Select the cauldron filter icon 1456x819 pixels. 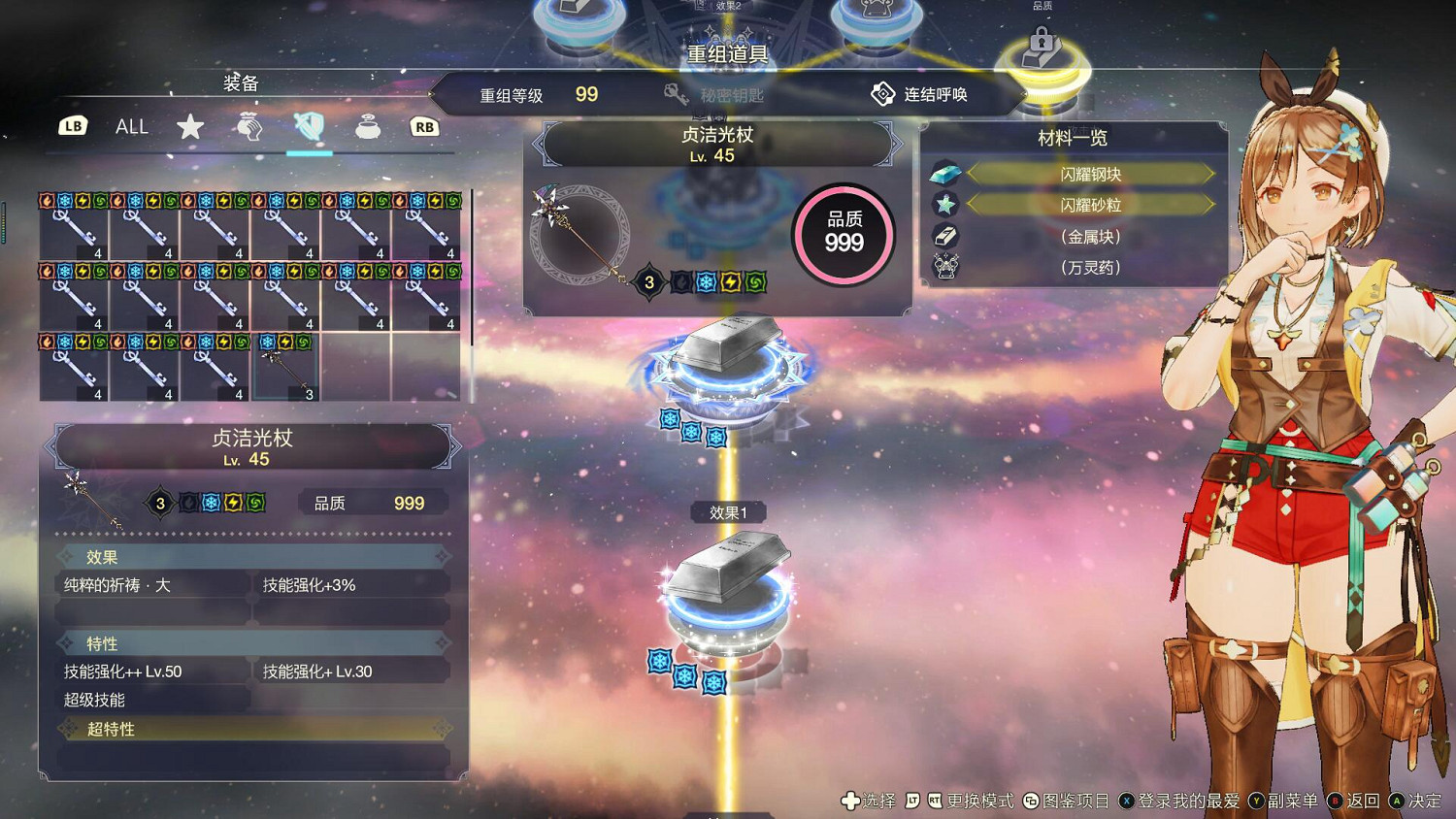[367, 126]
